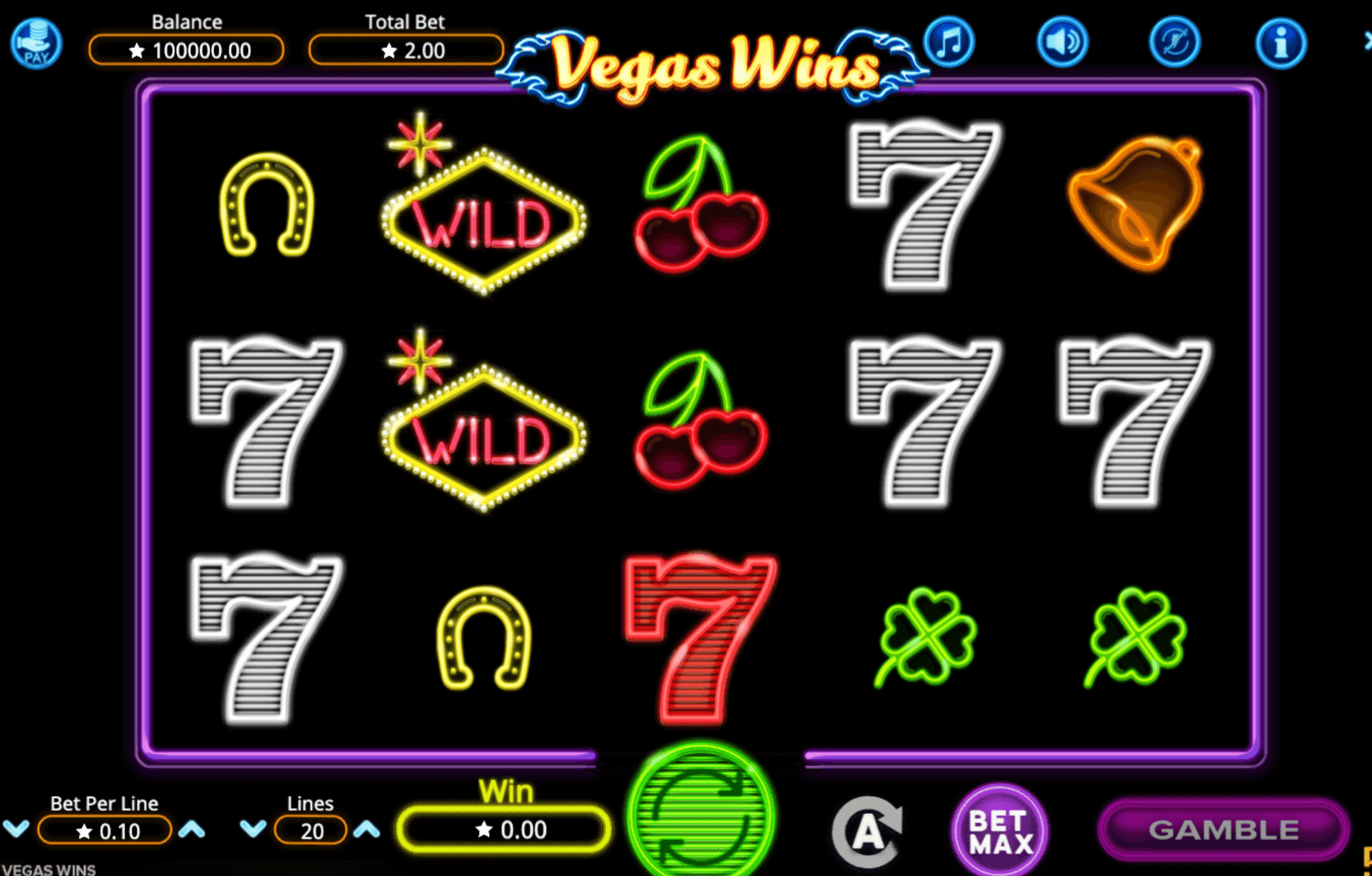Viewport: 1372px width, 876px height.
Task: Mute the game sound effects
Action: [1062, 42]
